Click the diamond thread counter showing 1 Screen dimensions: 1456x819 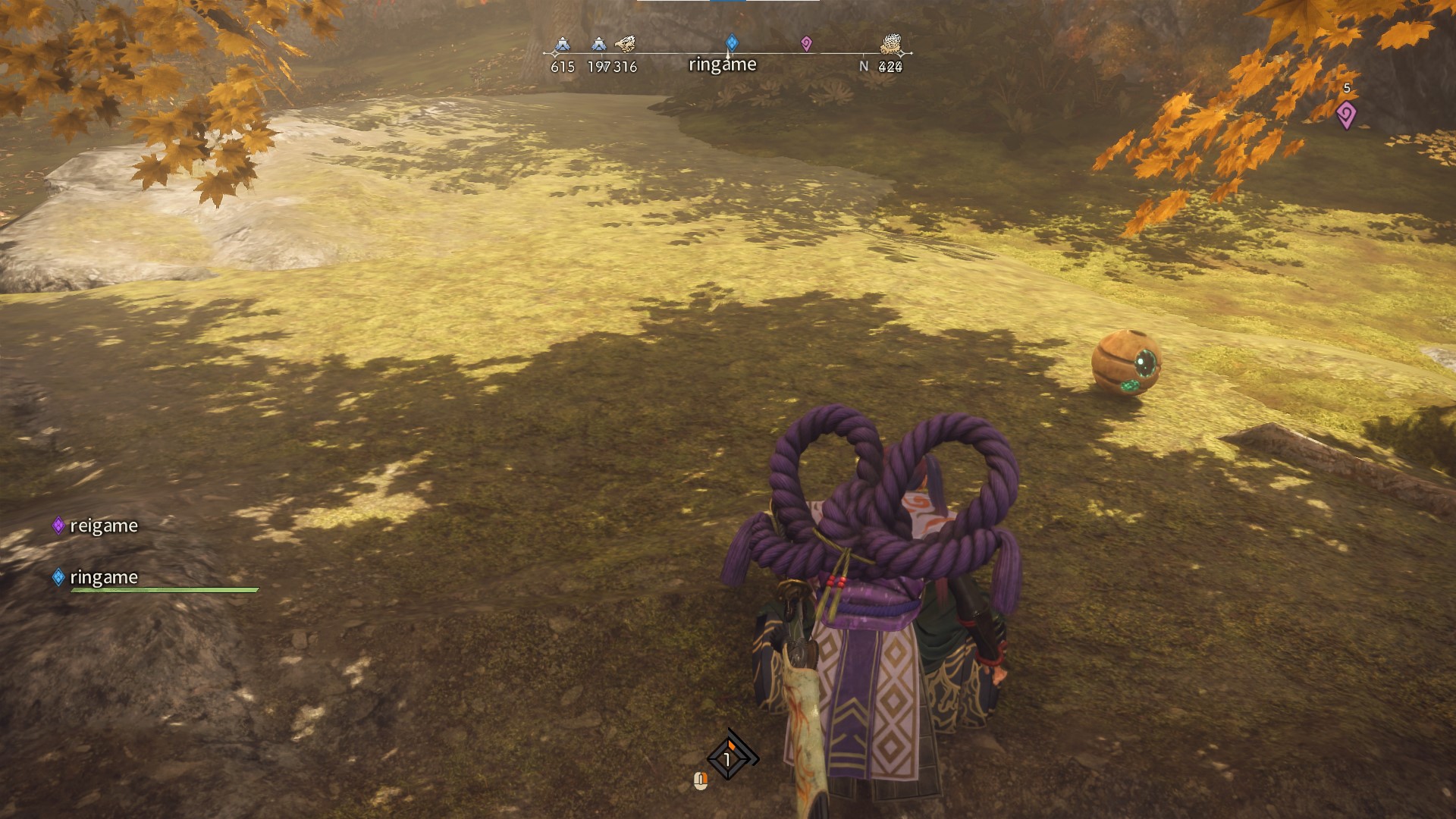(x=728, y=758)
